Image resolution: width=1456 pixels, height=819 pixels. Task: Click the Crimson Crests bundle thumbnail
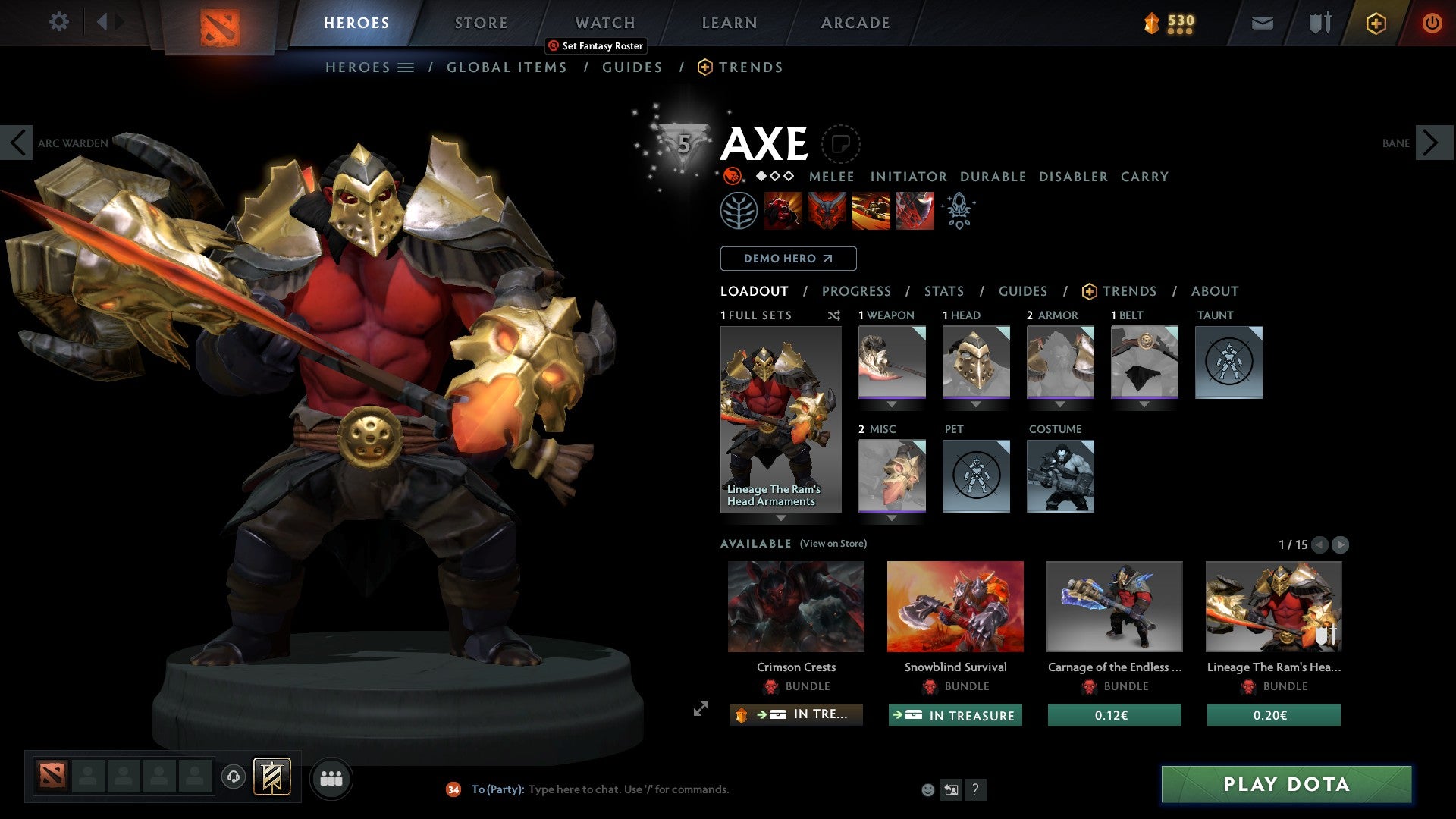point(795,607)
